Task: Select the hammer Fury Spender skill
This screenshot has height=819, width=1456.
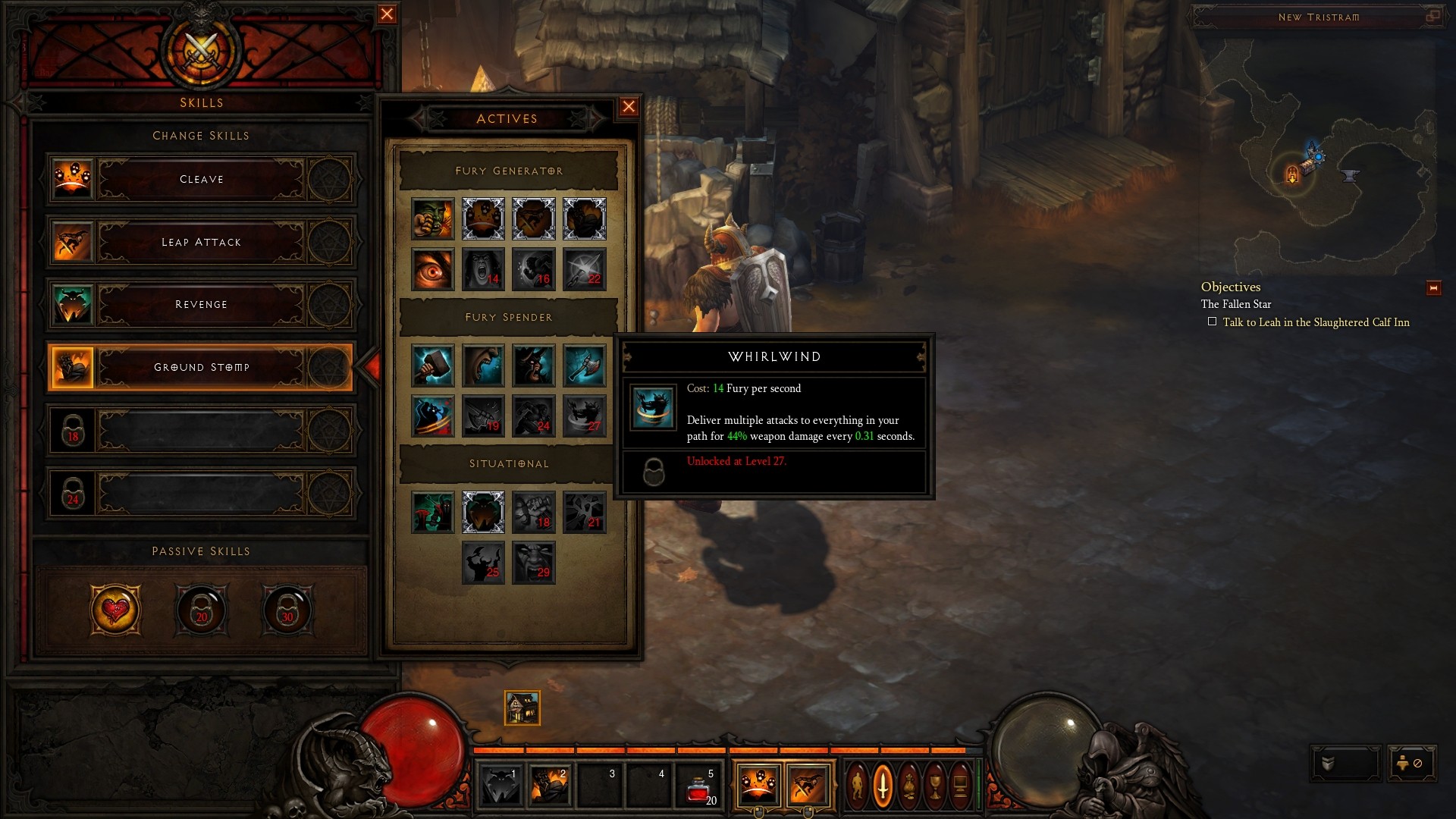Action: 433,366
